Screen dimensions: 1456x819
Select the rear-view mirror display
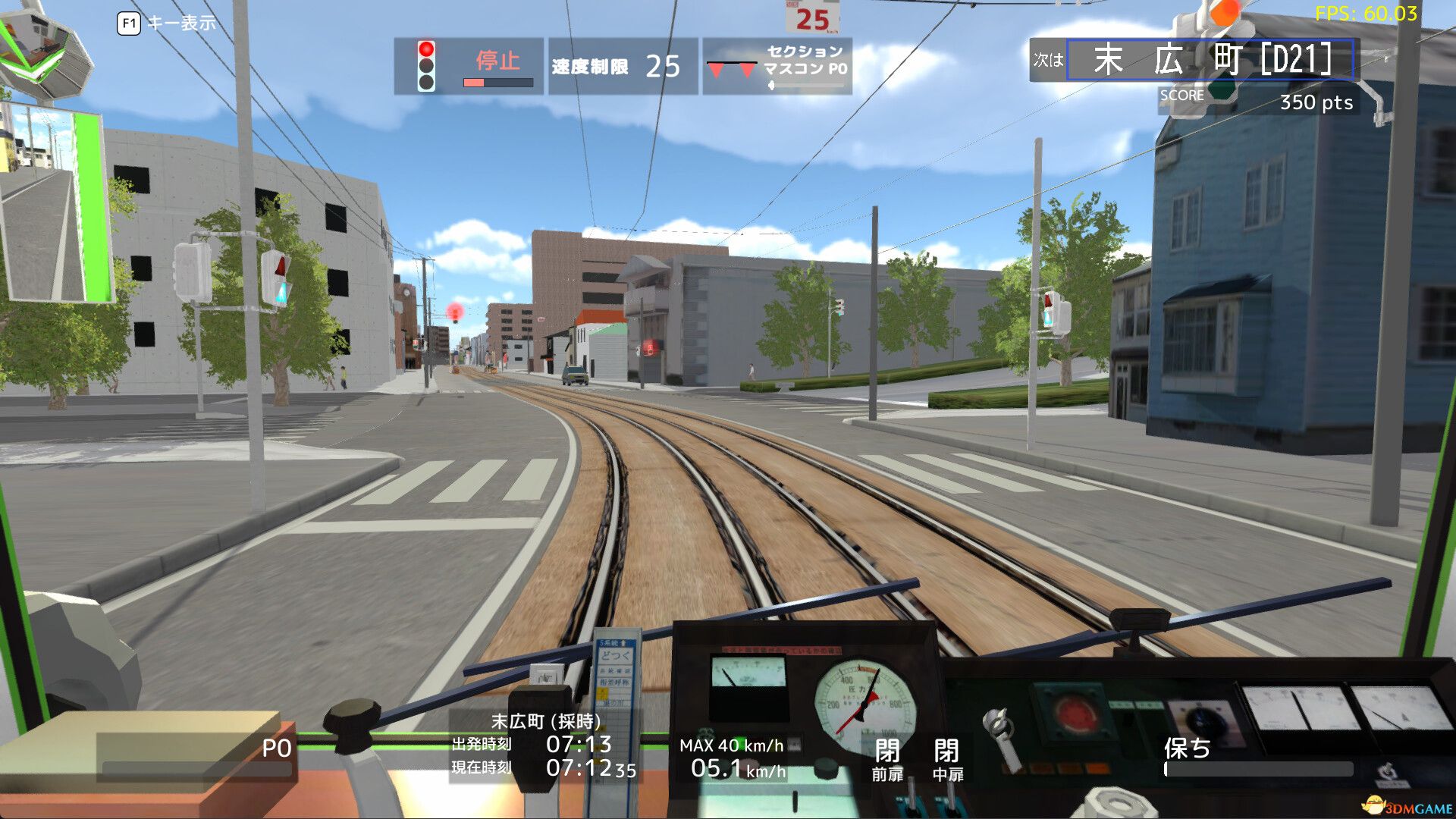pos(57,205)
